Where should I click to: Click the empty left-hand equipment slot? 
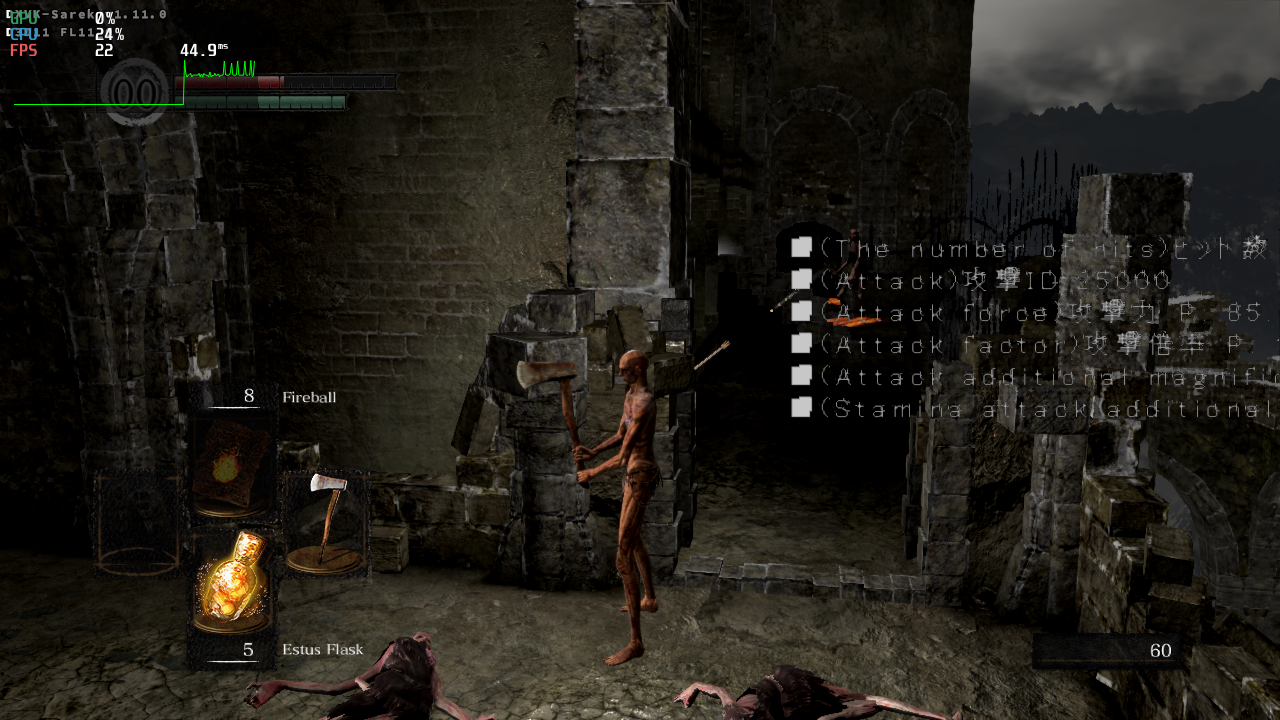click(x=136, y=525)
